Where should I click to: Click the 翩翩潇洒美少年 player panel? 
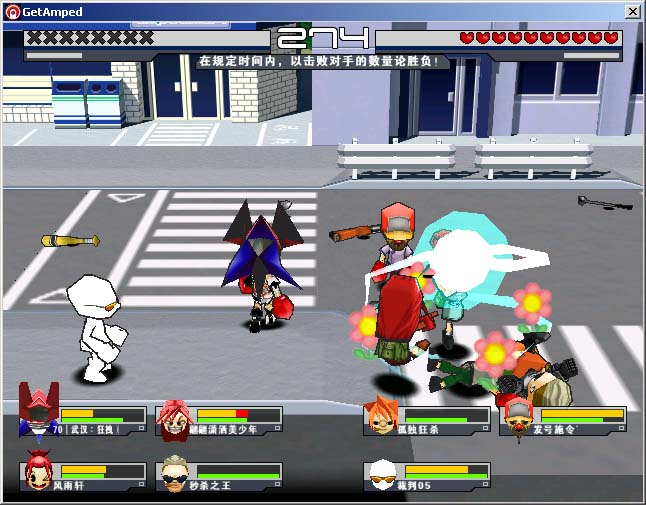[219, 421]
